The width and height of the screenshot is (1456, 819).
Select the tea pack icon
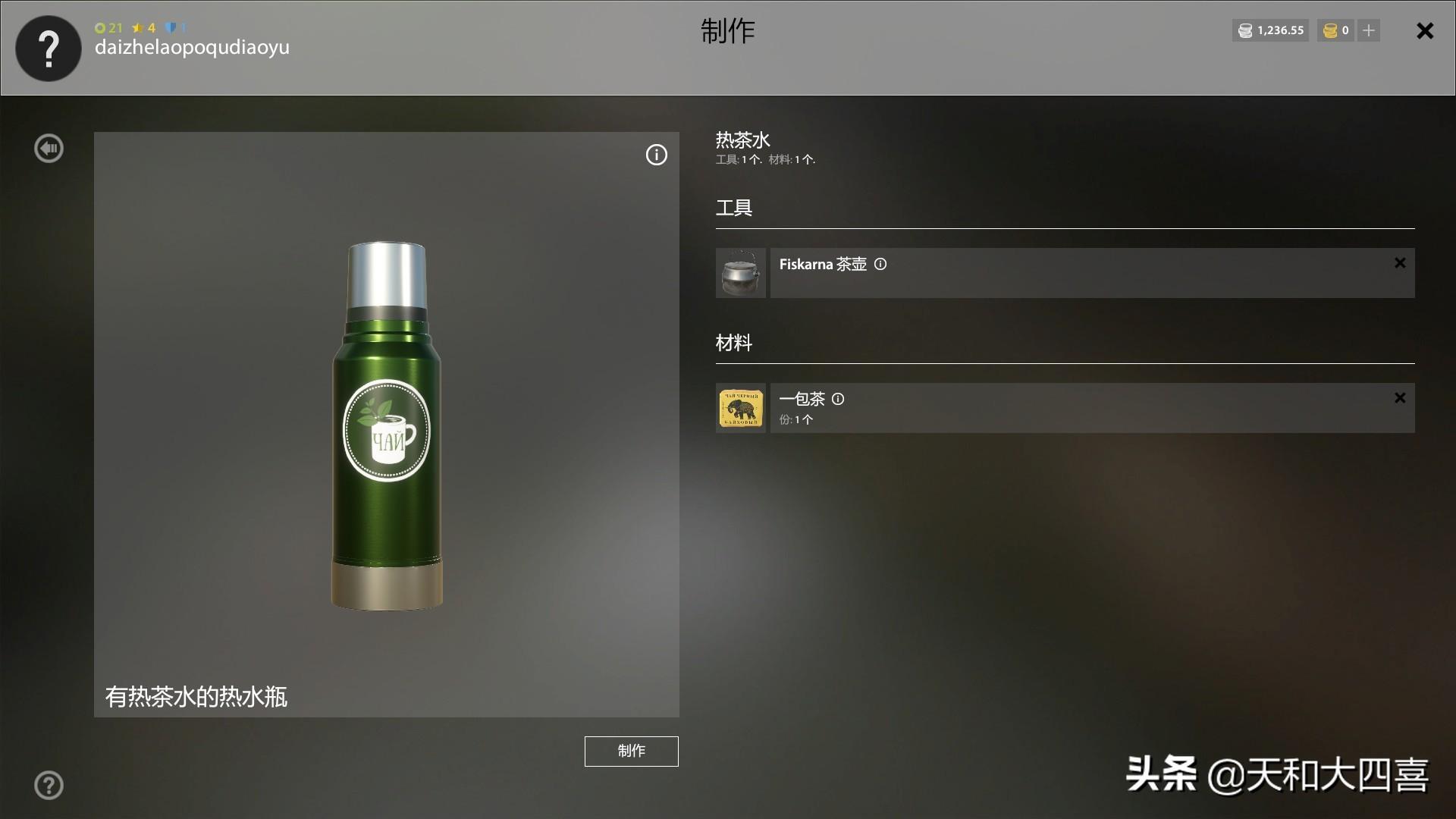(x=741, y=408)
